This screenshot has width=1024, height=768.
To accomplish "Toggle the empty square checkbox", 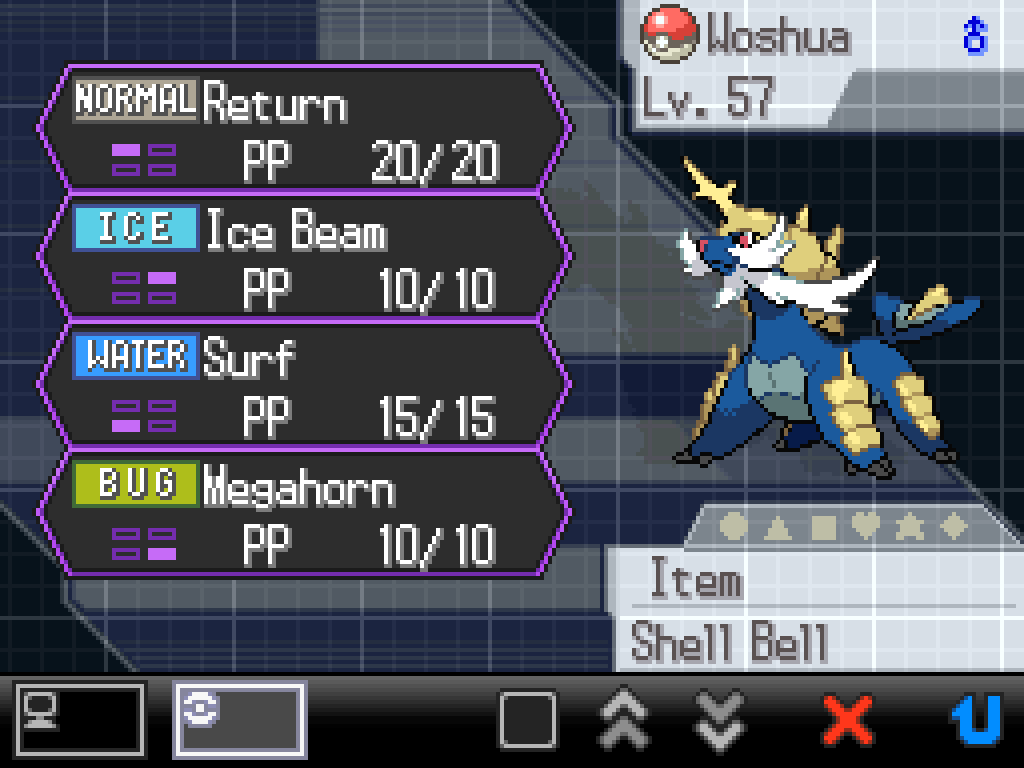I will (527, 719).
